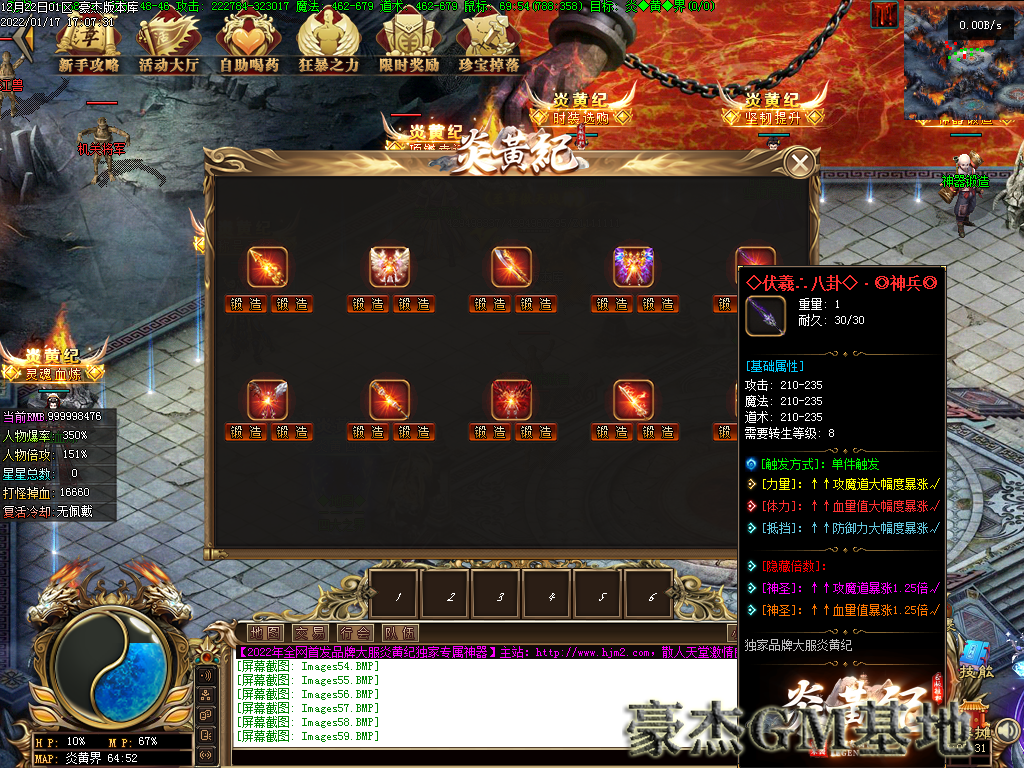Activate 狂暴之力 berserk power

click(x=329, y=46)
